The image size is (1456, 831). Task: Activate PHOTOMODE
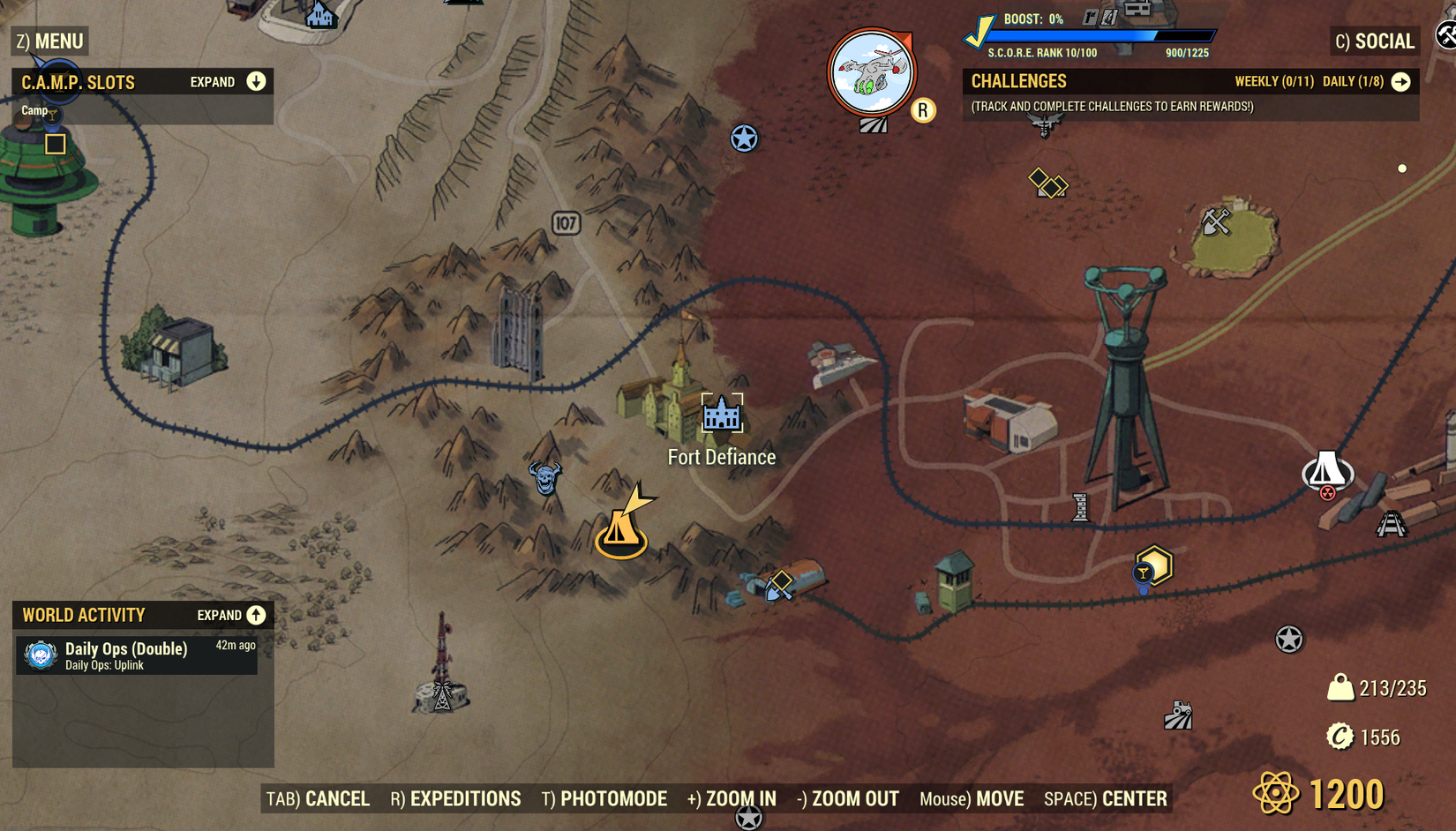coord(604,798)
